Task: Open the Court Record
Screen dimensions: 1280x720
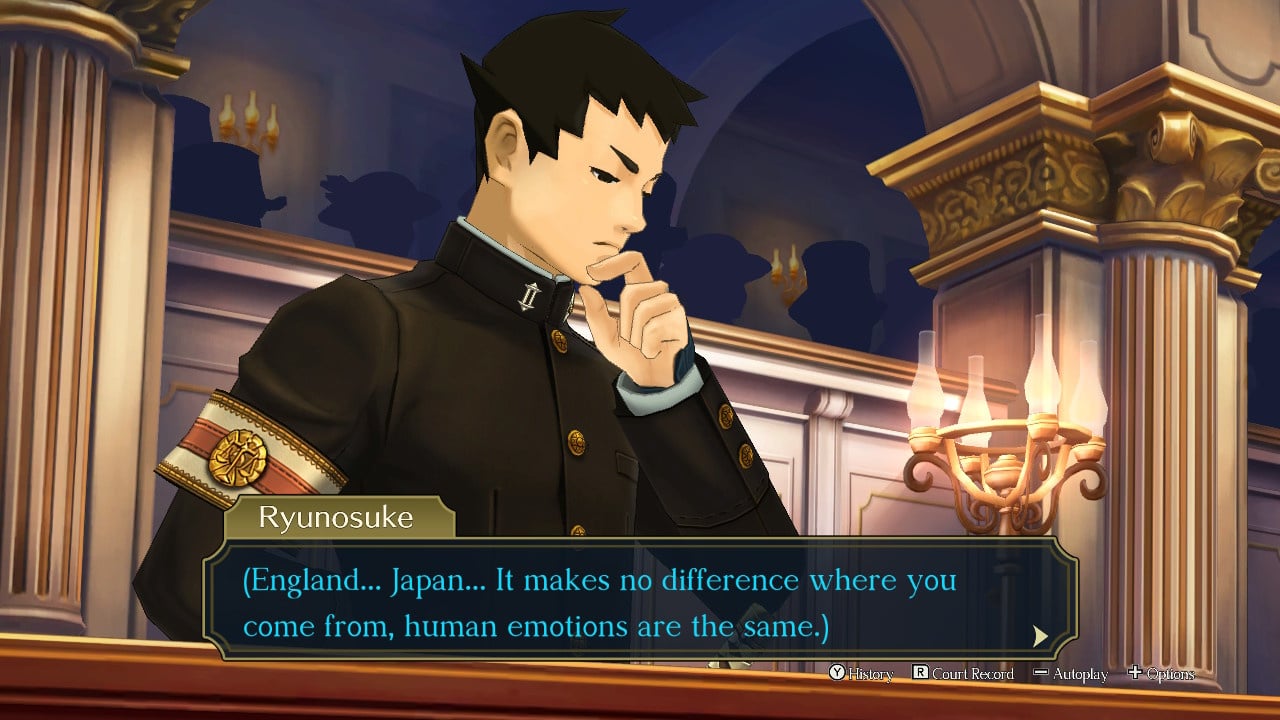Action: click(x=963, y=674)
